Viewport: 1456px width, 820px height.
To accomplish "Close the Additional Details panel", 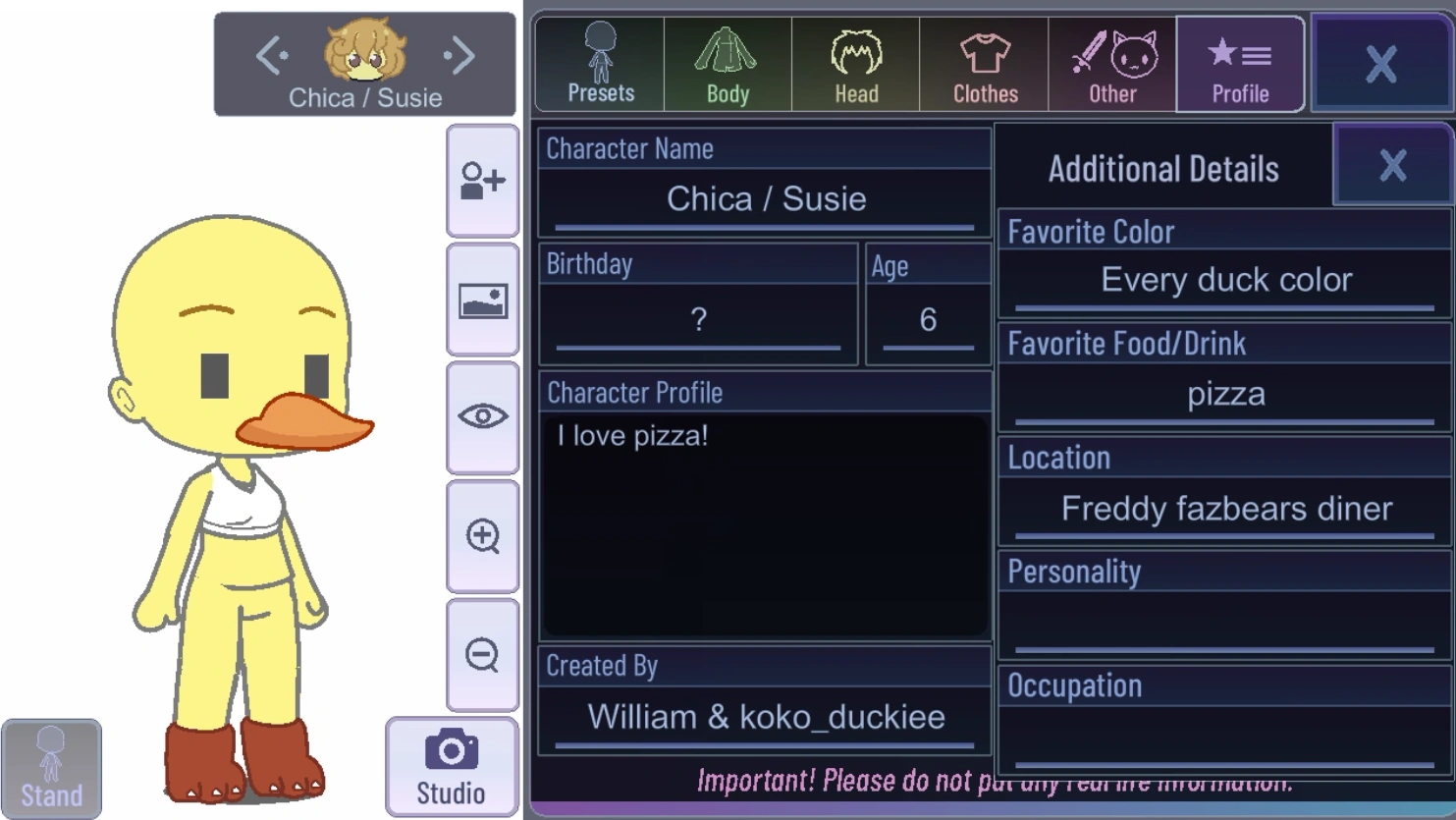I will coord(1392,166).
